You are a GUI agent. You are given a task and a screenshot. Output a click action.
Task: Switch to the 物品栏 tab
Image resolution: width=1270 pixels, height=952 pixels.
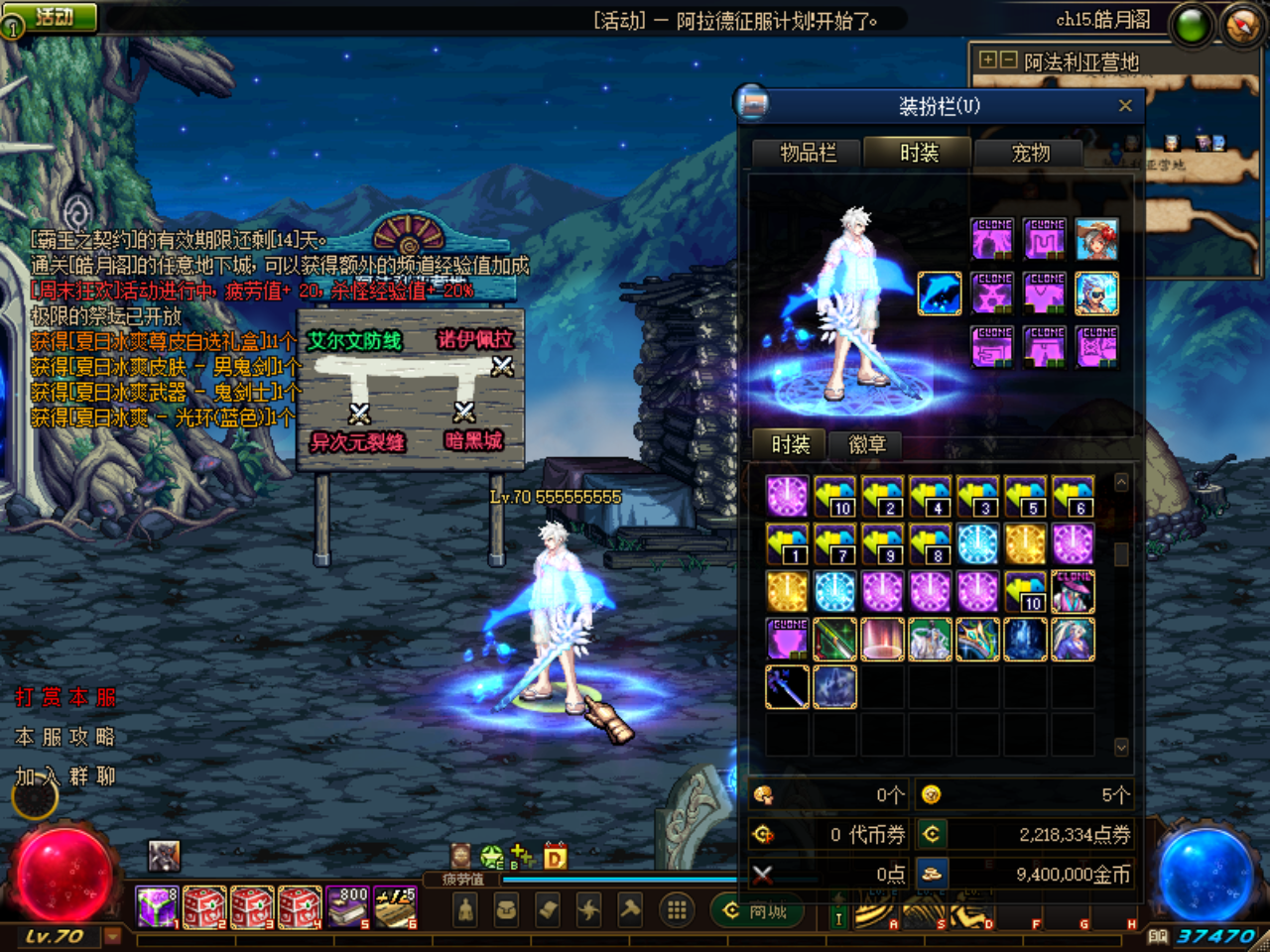click(x=809, y=153)
